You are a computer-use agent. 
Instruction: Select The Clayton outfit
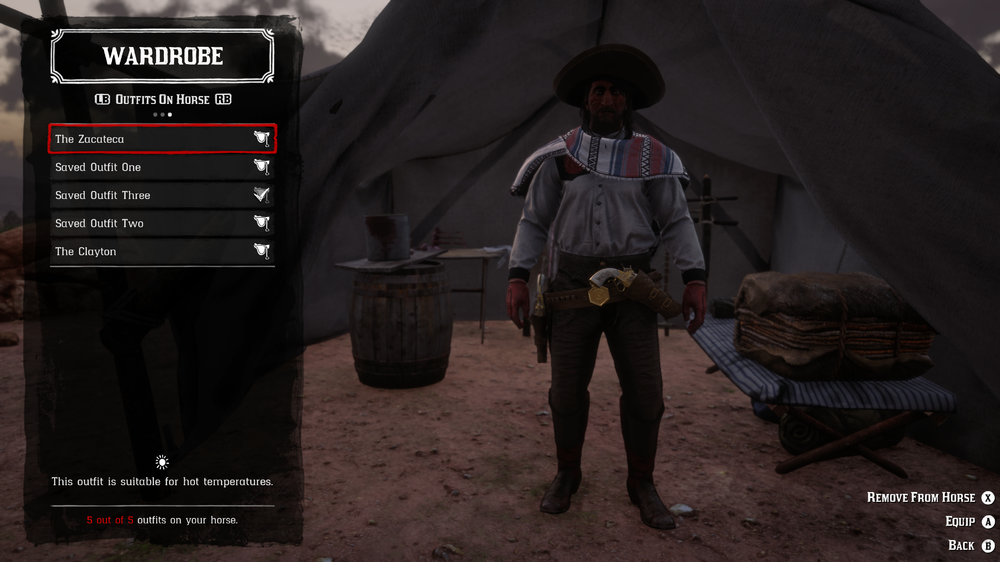[162, 251]
